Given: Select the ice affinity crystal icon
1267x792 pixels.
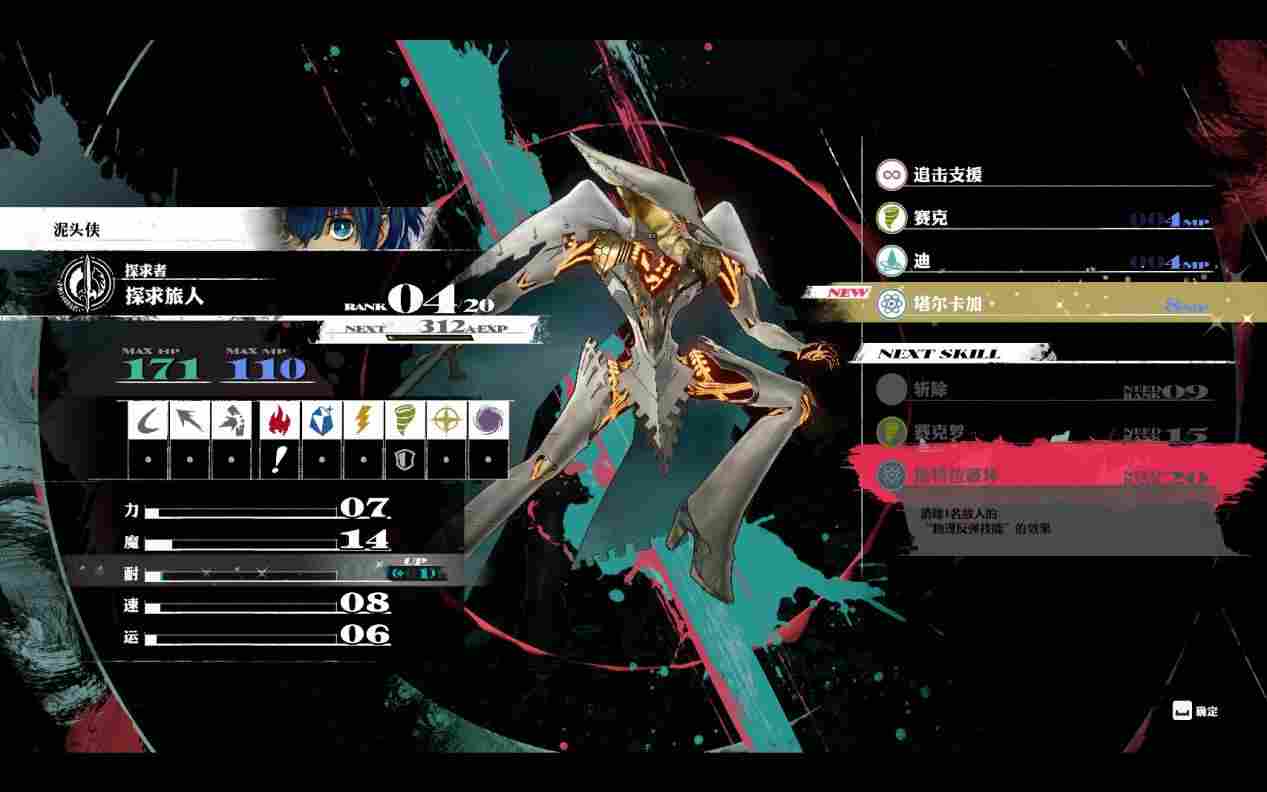Looking at the screenshot, I should 318,420.
